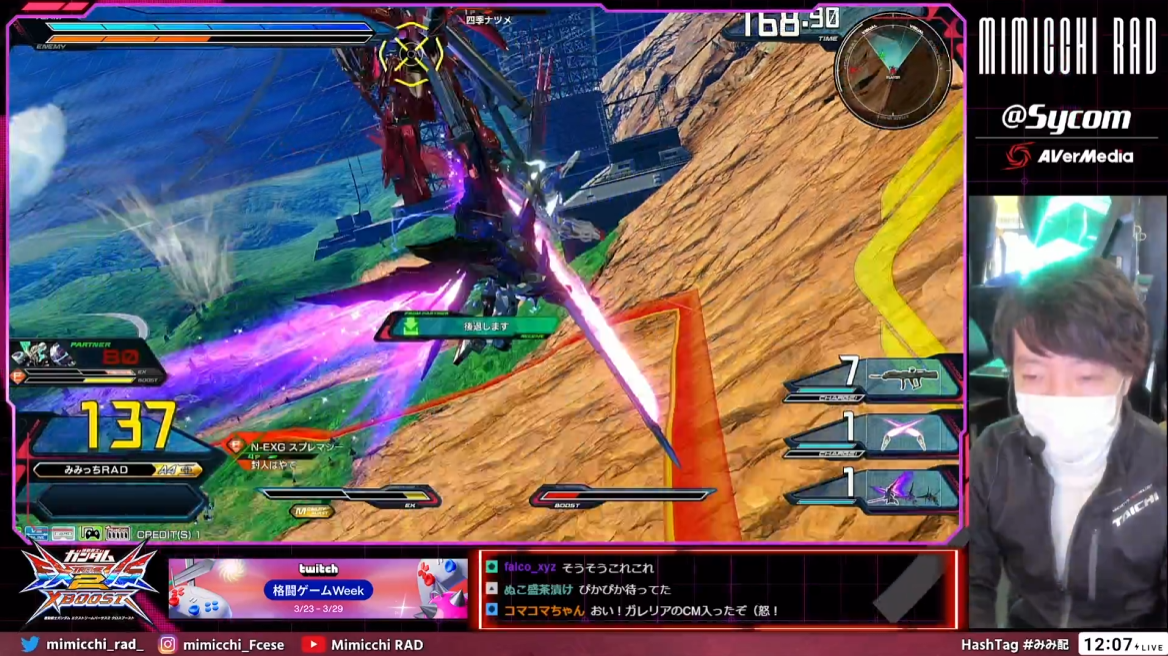
Task: Click the green partner communication message banner
Action: [x=468, y=326]
